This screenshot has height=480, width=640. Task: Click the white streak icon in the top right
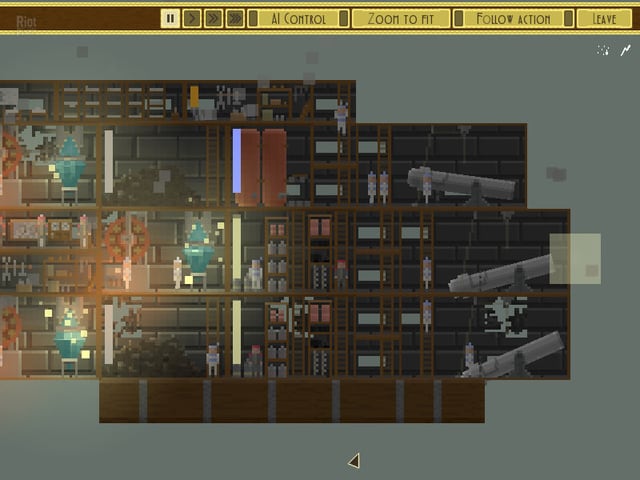(x=626, y=50)
